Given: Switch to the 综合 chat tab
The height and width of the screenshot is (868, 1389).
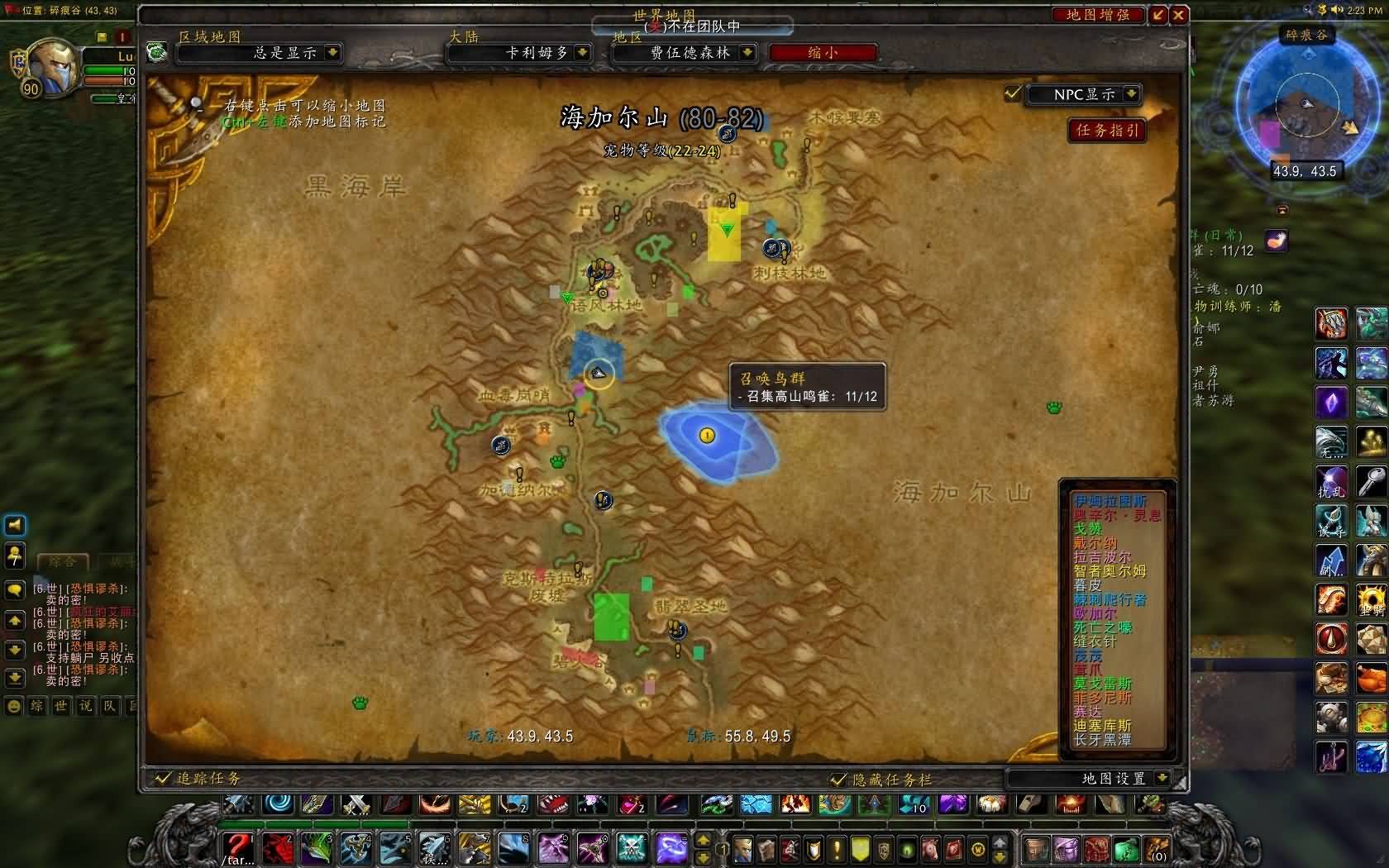Looking at the screenshot, I should click(62, 562).
